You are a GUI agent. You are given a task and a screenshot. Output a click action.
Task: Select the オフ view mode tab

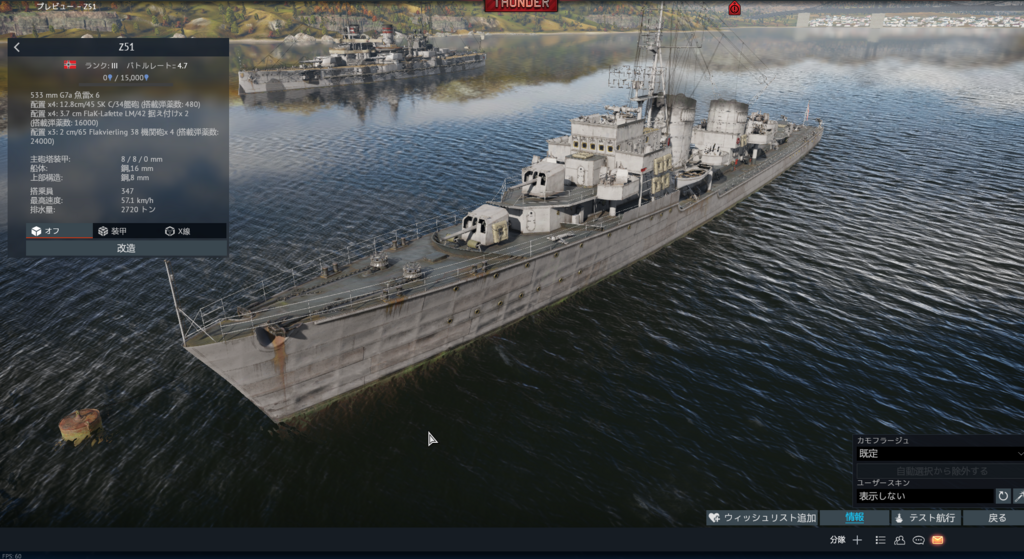click(x=58, y=231)
